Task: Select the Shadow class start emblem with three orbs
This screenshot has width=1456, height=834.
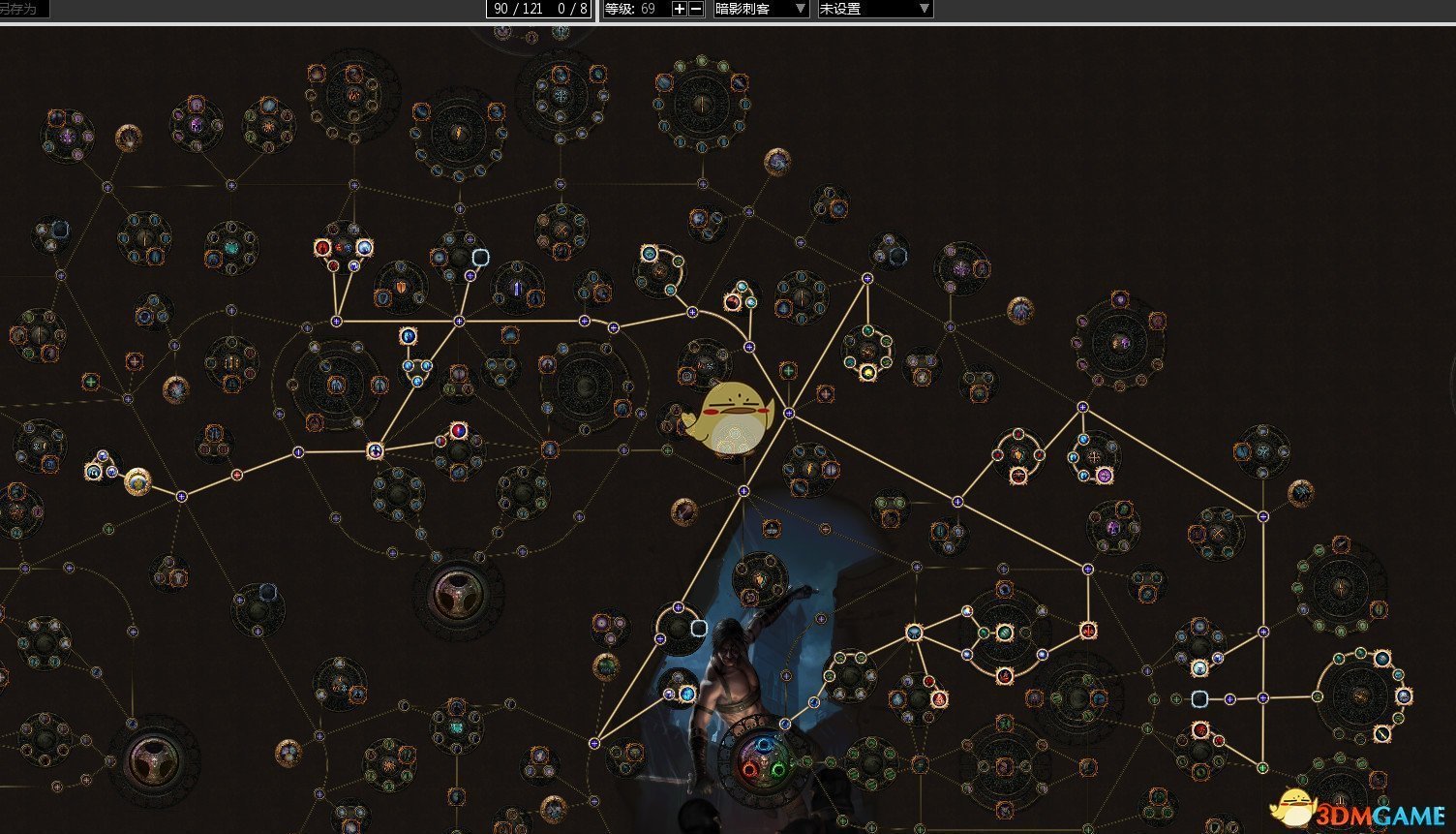Action: [765, 758]
